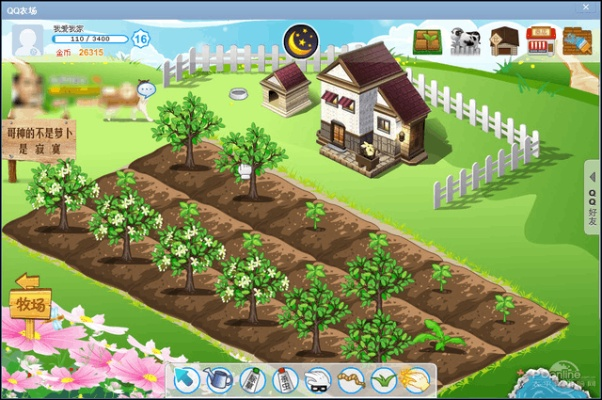Viewport: 602px width, 400px height.
Task: Open the decoration paintbrush icon
Action: (577, 41)
